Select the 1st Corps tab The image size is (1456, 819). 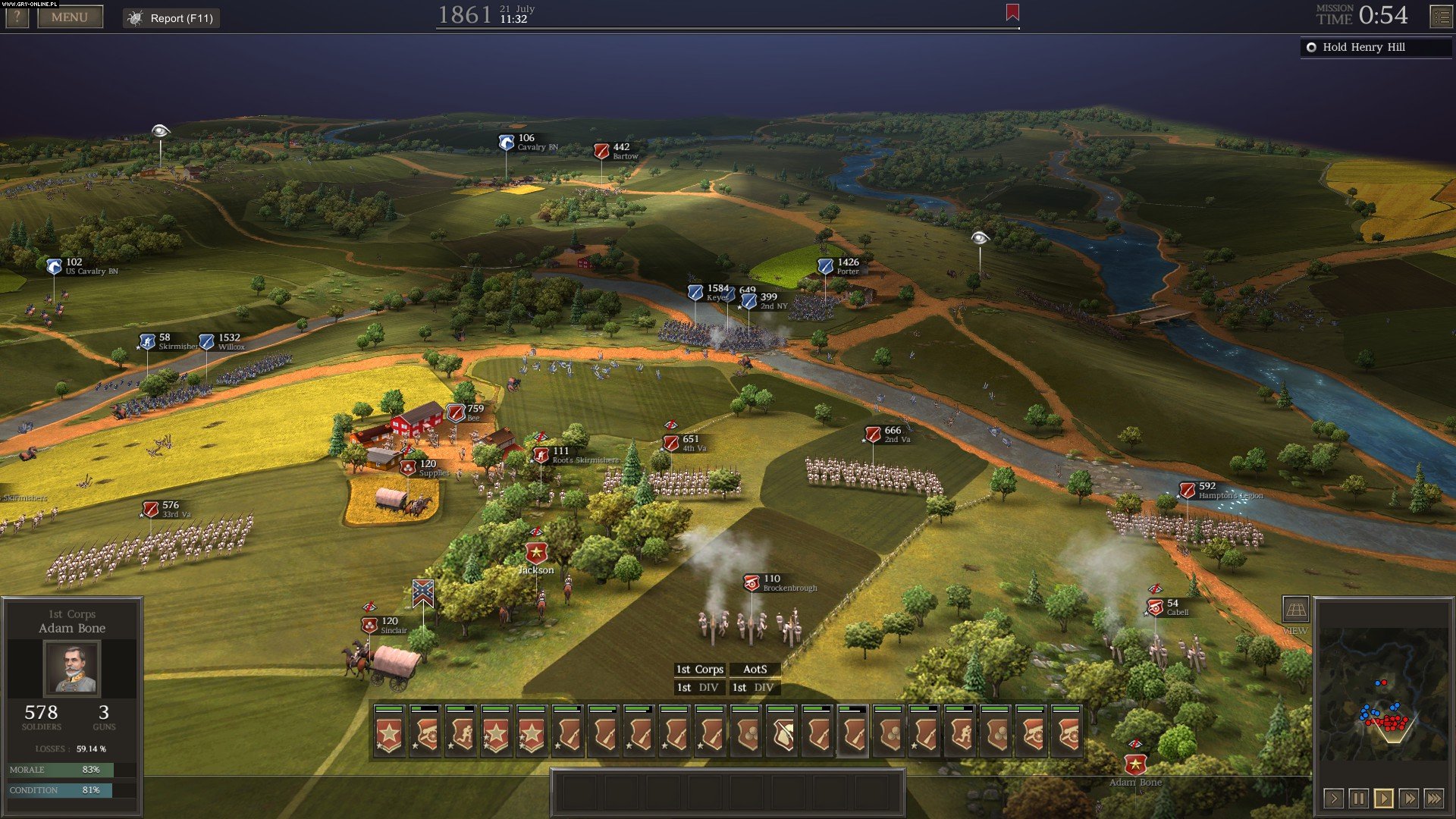[x=699, y=669]
